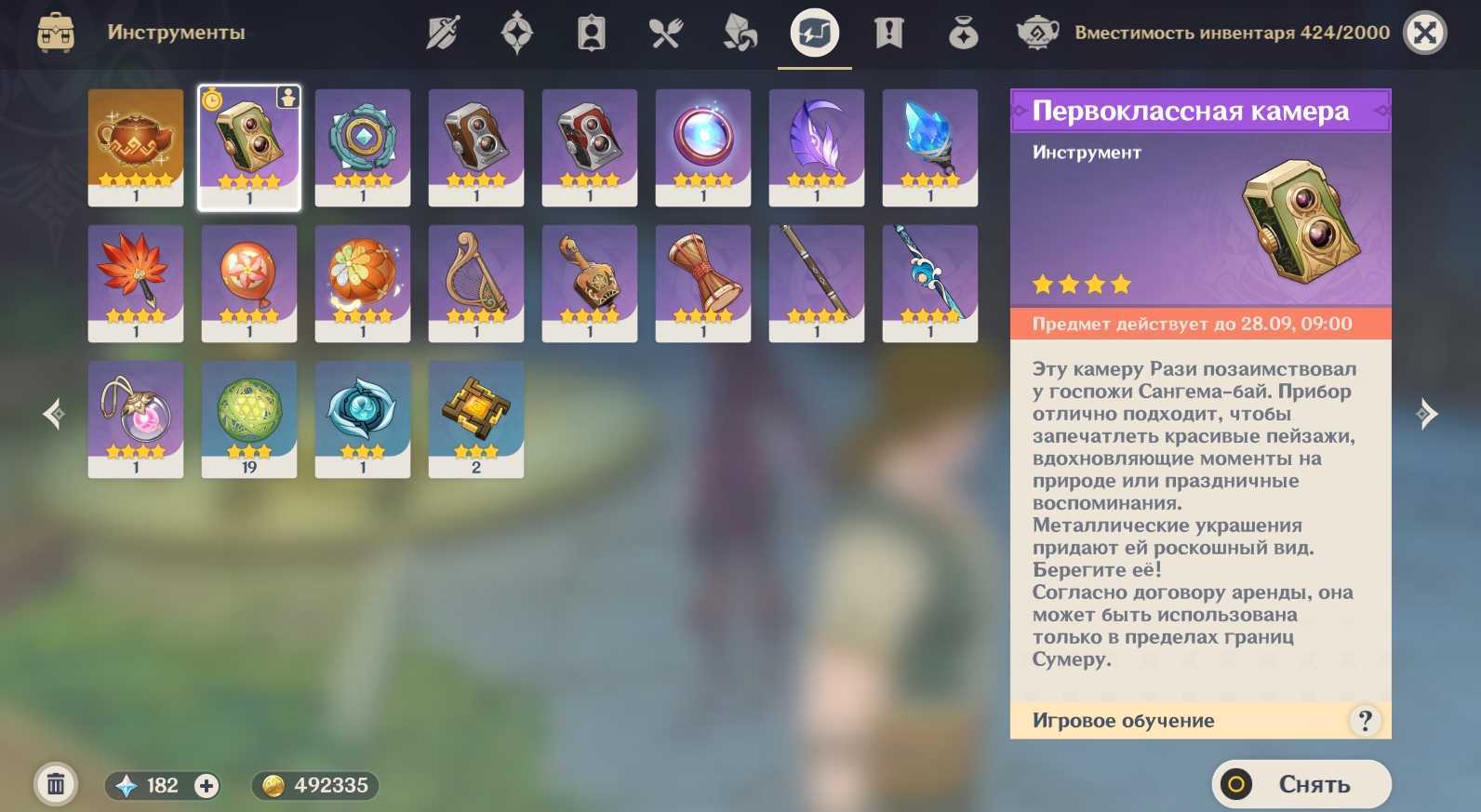Open the furnishings teapot tab
Image resolution: width=1481 pixels, height=812 pixels.
[x=1037, y=33]
